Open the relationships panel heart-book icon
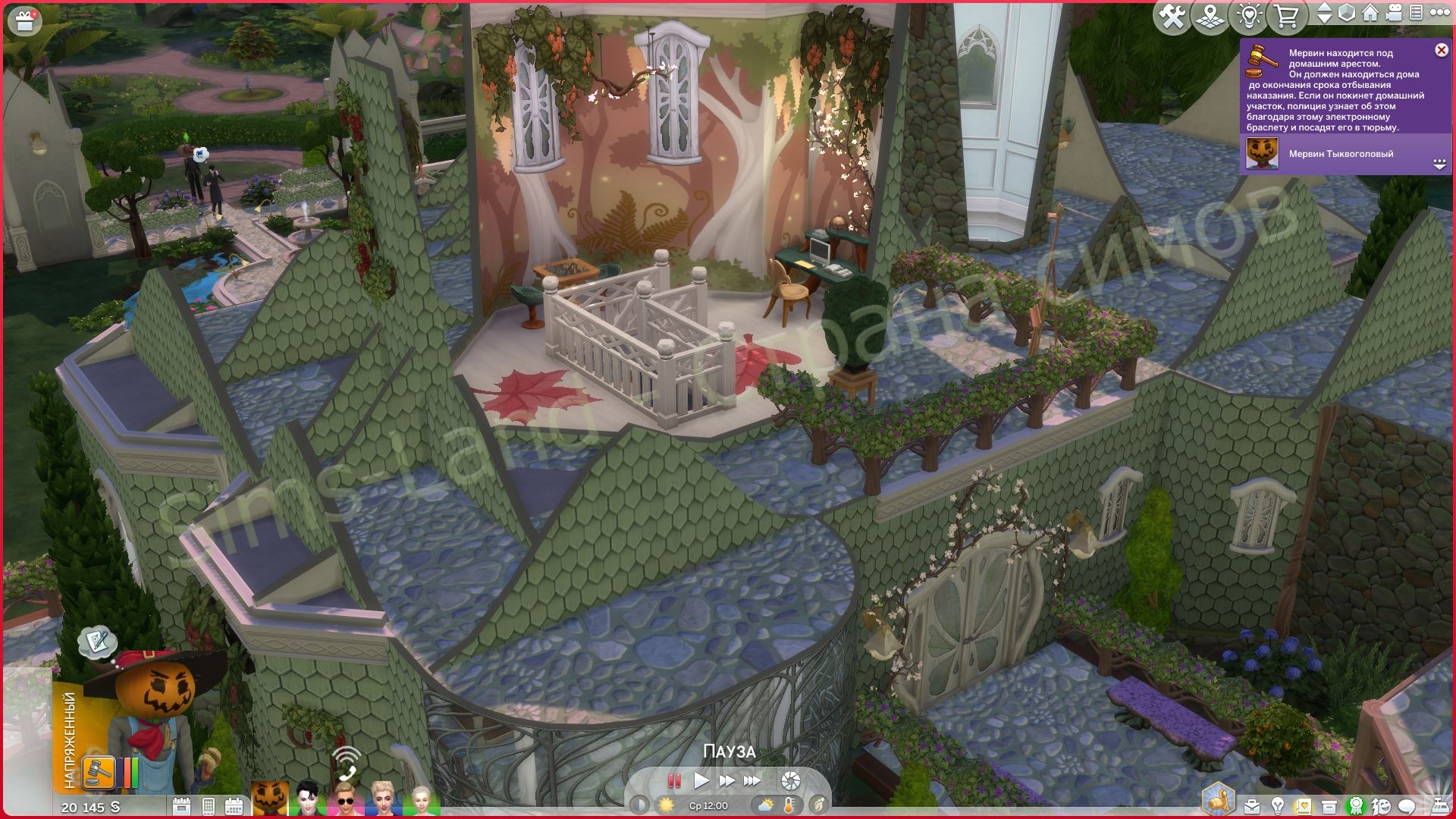The height and width of the screenshot is (819, 1456). pos(1304,805)
